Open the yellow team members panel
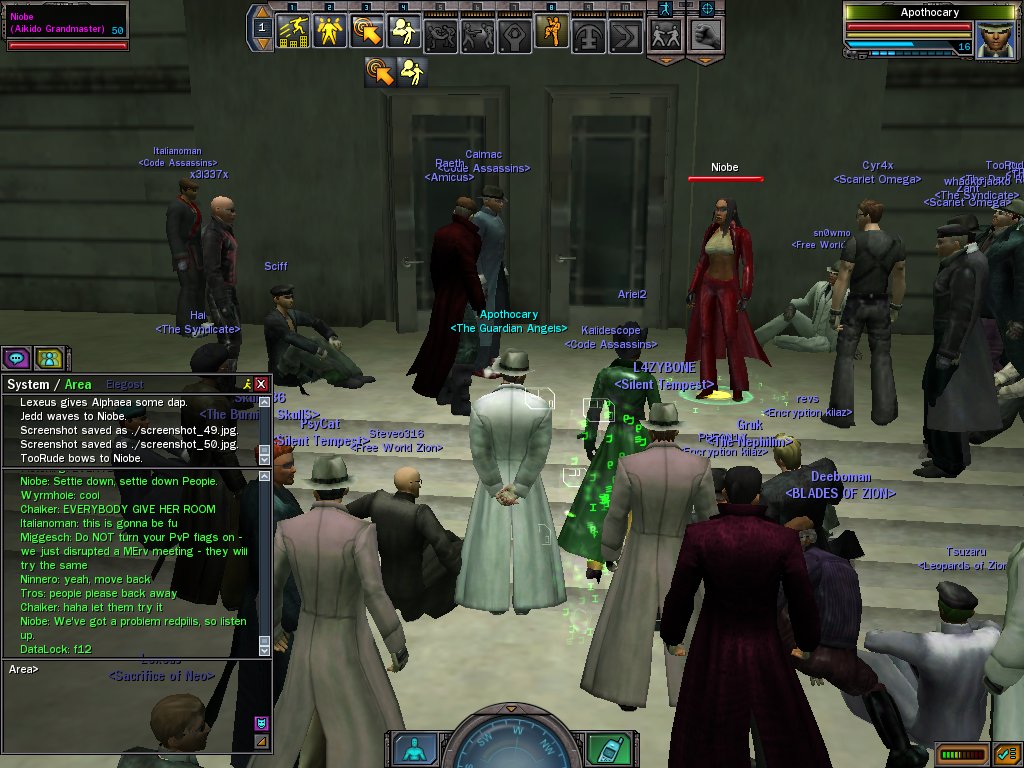This screenshot has height=768, width=1024. (48, 358)
